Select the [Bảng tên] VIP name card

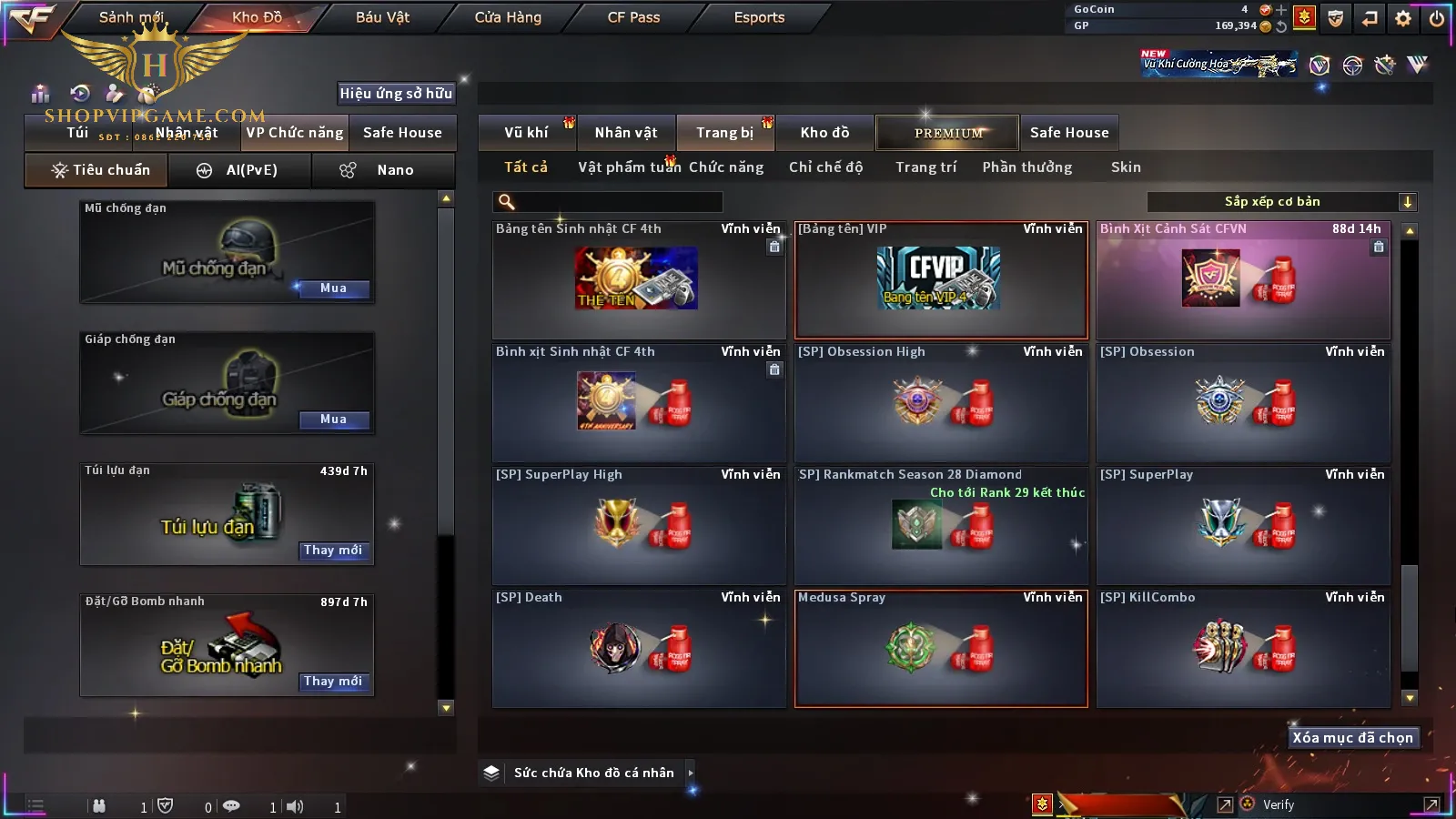click(941, 279)
